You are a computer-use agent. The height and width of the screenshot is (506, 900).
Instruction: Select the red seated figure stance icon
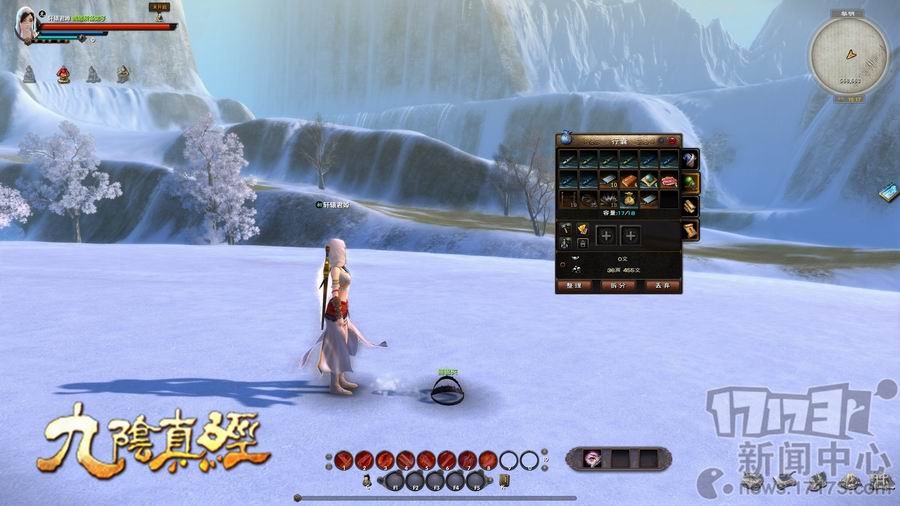coord(63,74)
